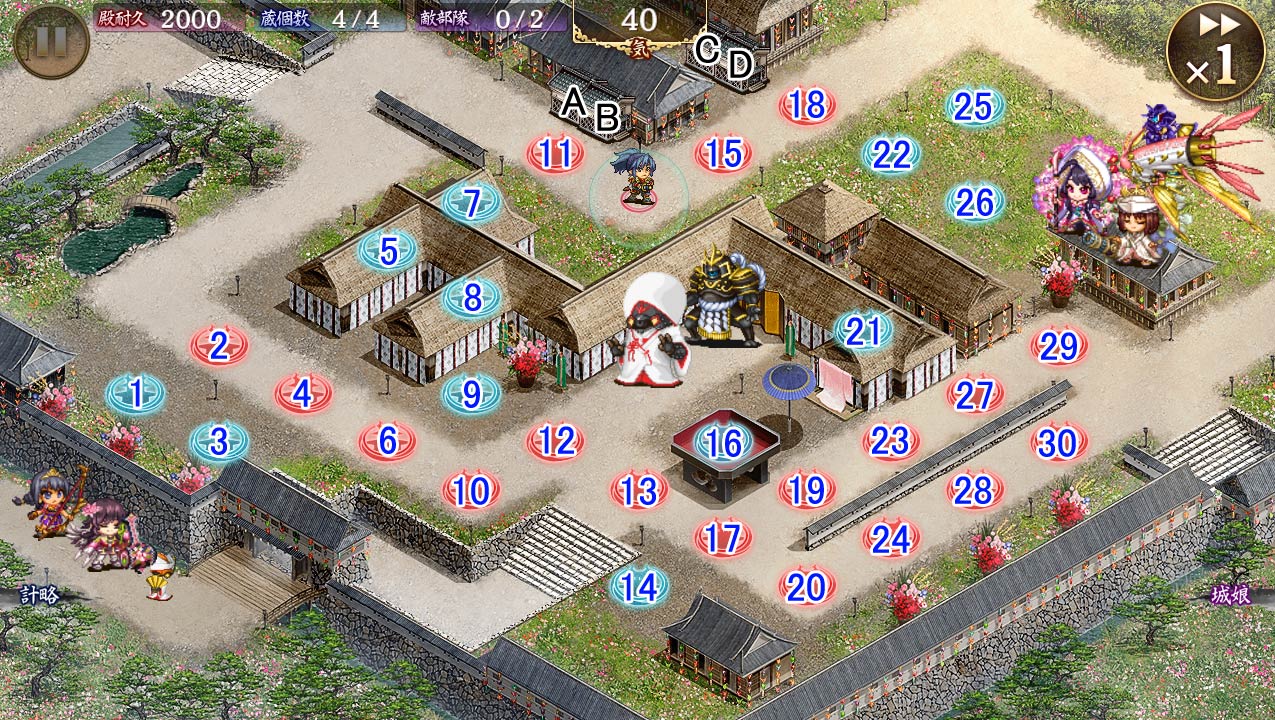This screenshot has width=1275, height=720.
Task: Open the 計略 stratagem panel
Action: coord(38,595)
